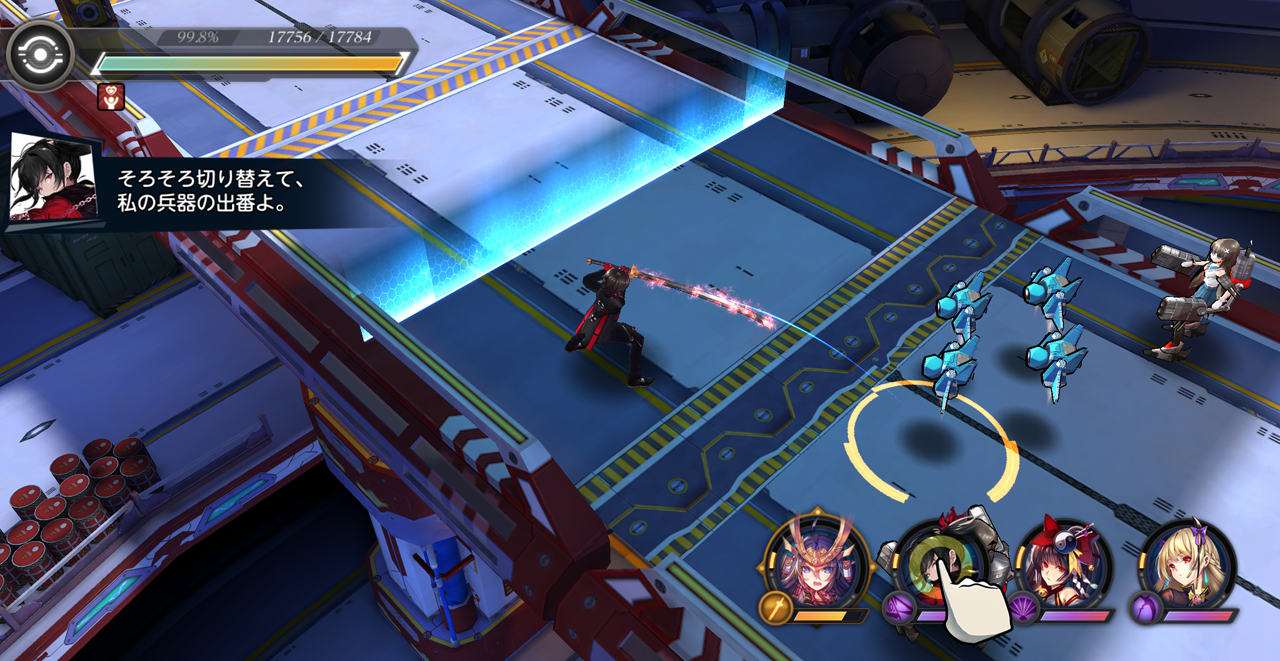
Task: Activate the golden sword skill icon
Action: 776,608
